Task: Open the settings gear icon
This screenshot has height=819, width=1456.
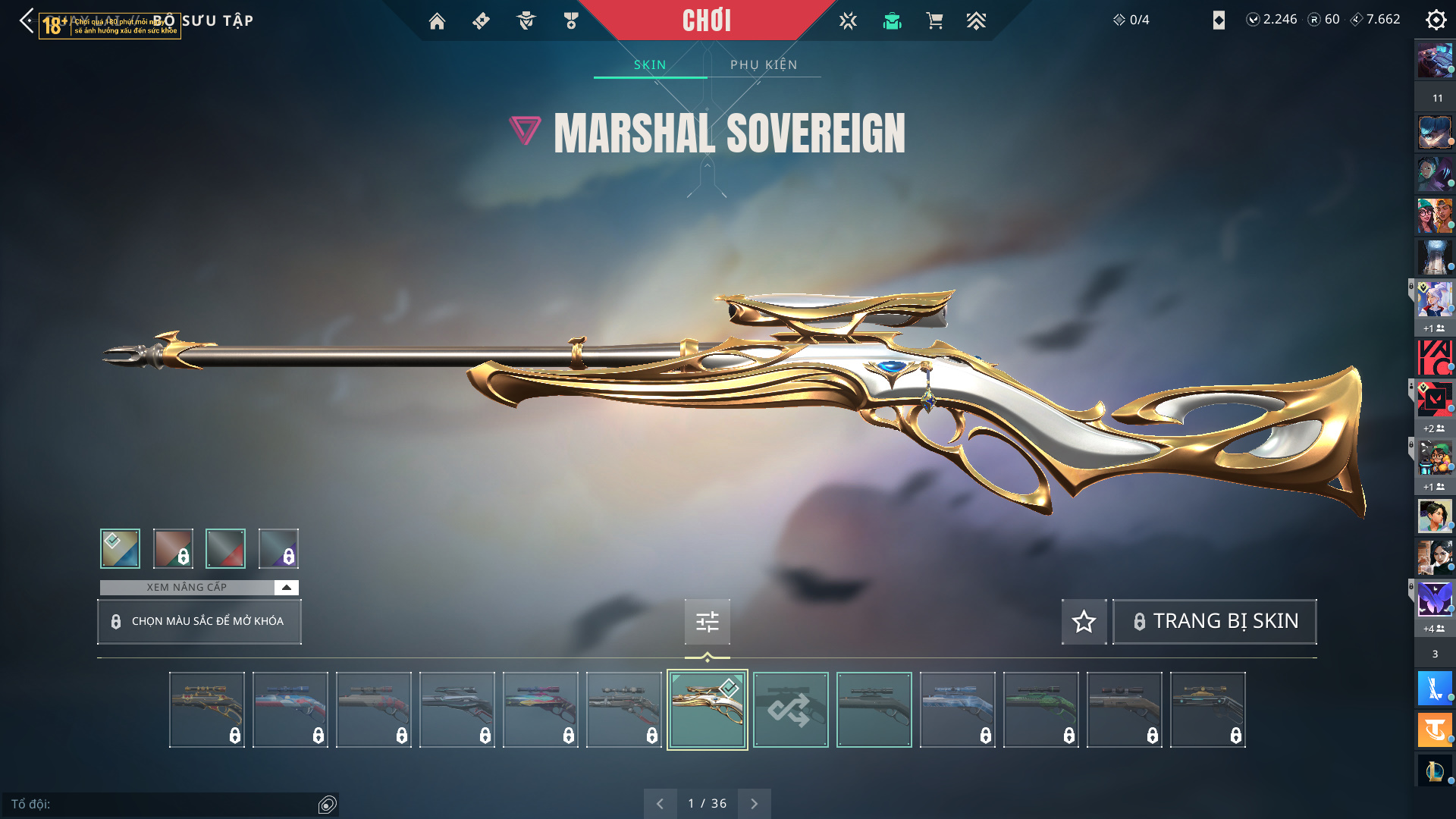Action: pos(1436,20)
